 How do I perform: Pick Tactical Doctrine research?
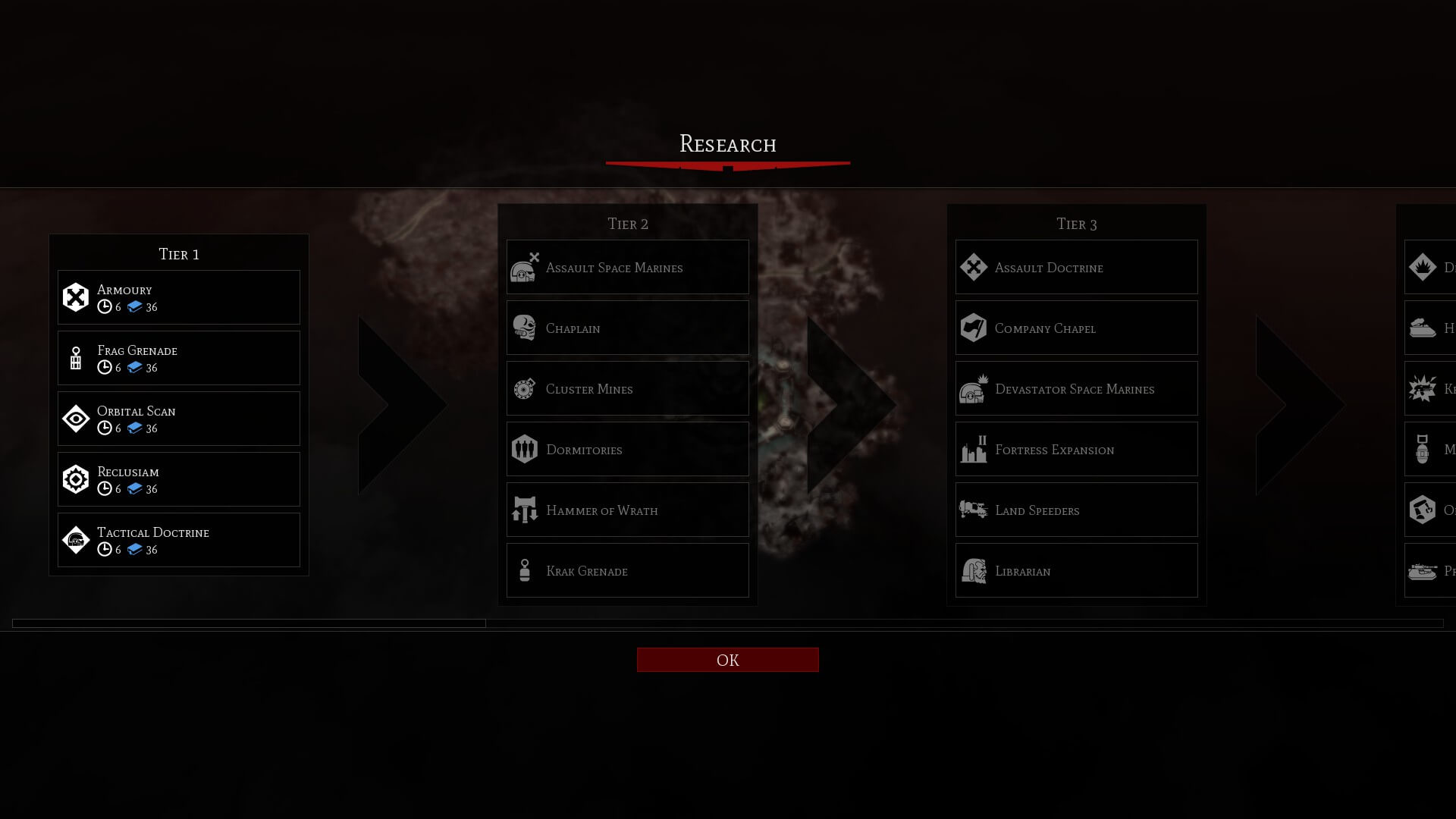179,540
